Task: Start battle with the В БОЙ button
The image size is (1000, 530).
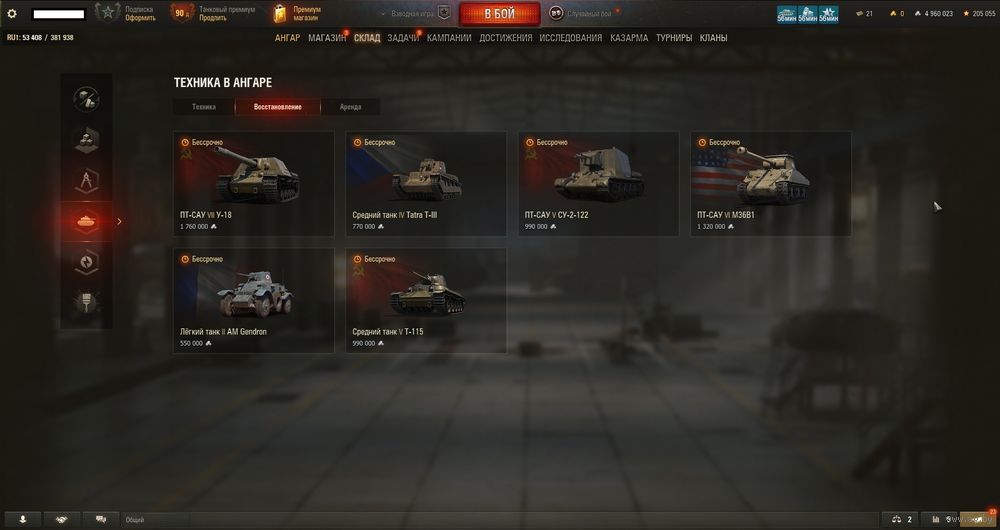Action: click(499, 14)
